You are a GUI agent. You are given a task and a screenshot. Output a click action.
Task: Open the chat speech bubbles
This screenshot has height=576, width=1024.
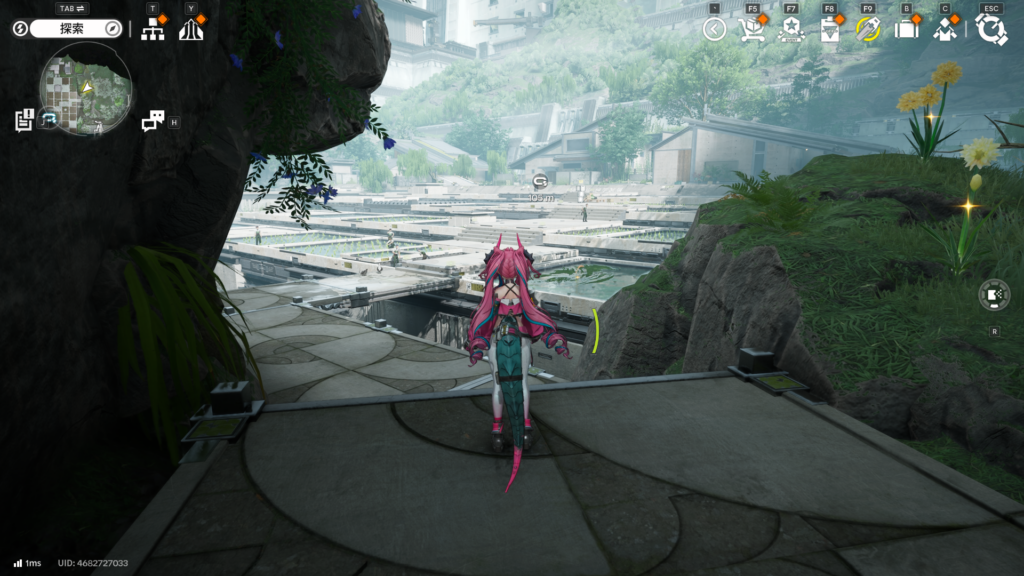[x=152, y=122]
